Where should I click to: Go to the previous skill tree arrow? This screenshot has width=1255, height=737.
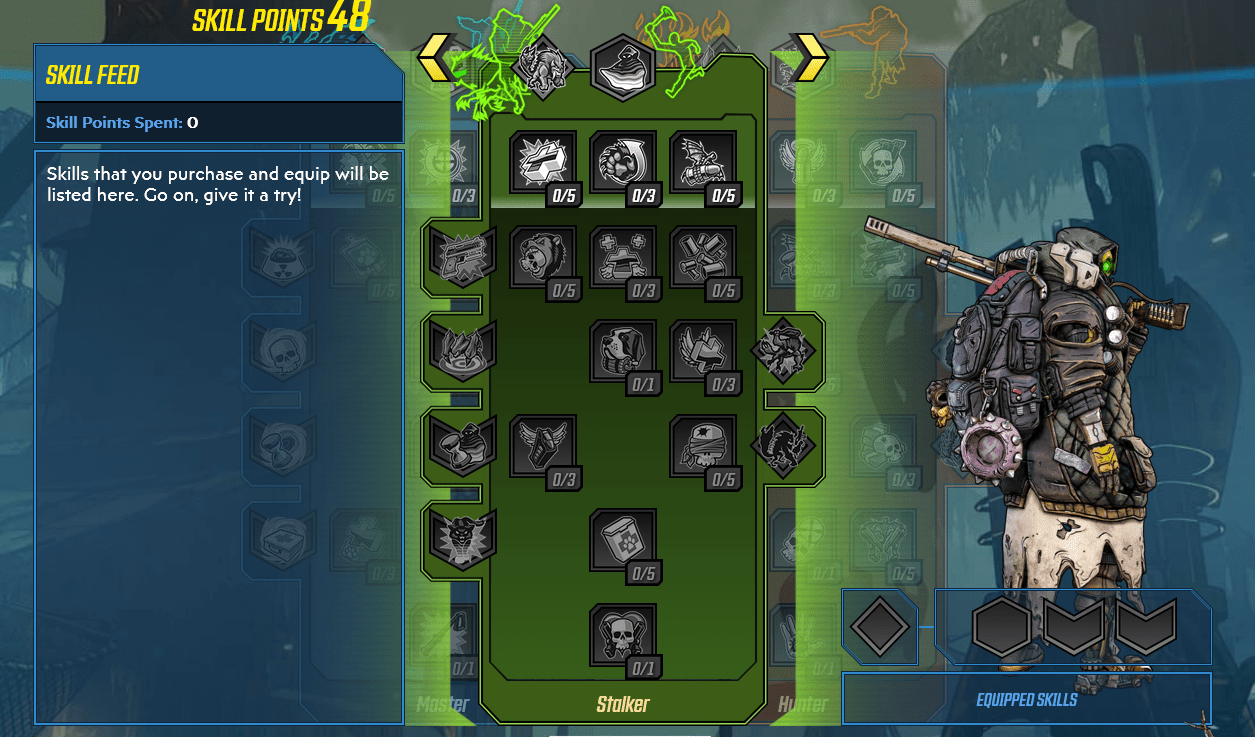click(434, 57)
